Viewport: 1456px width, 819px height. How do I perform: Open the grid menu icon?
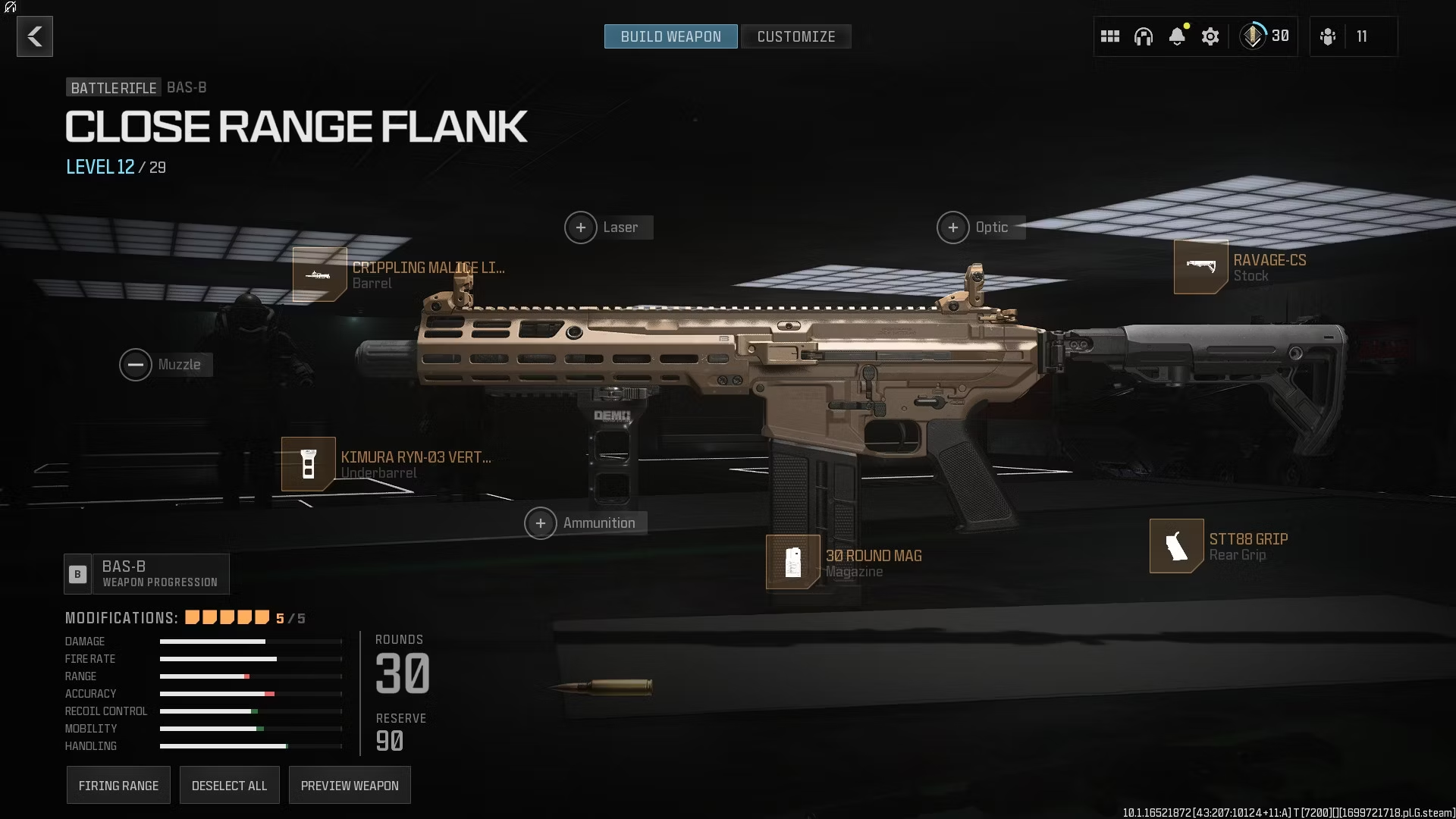pos(1110,36)
